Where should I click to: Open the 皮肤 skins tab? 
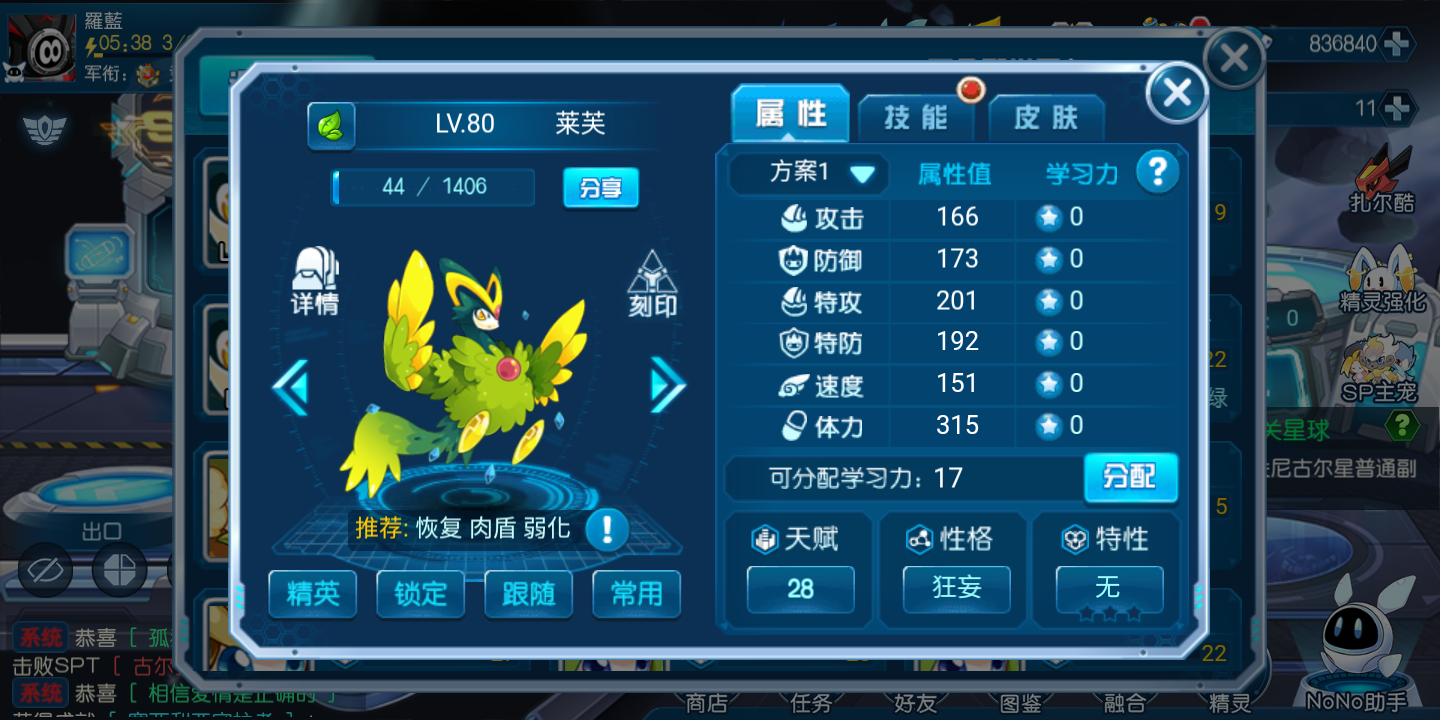point(1046,118)
